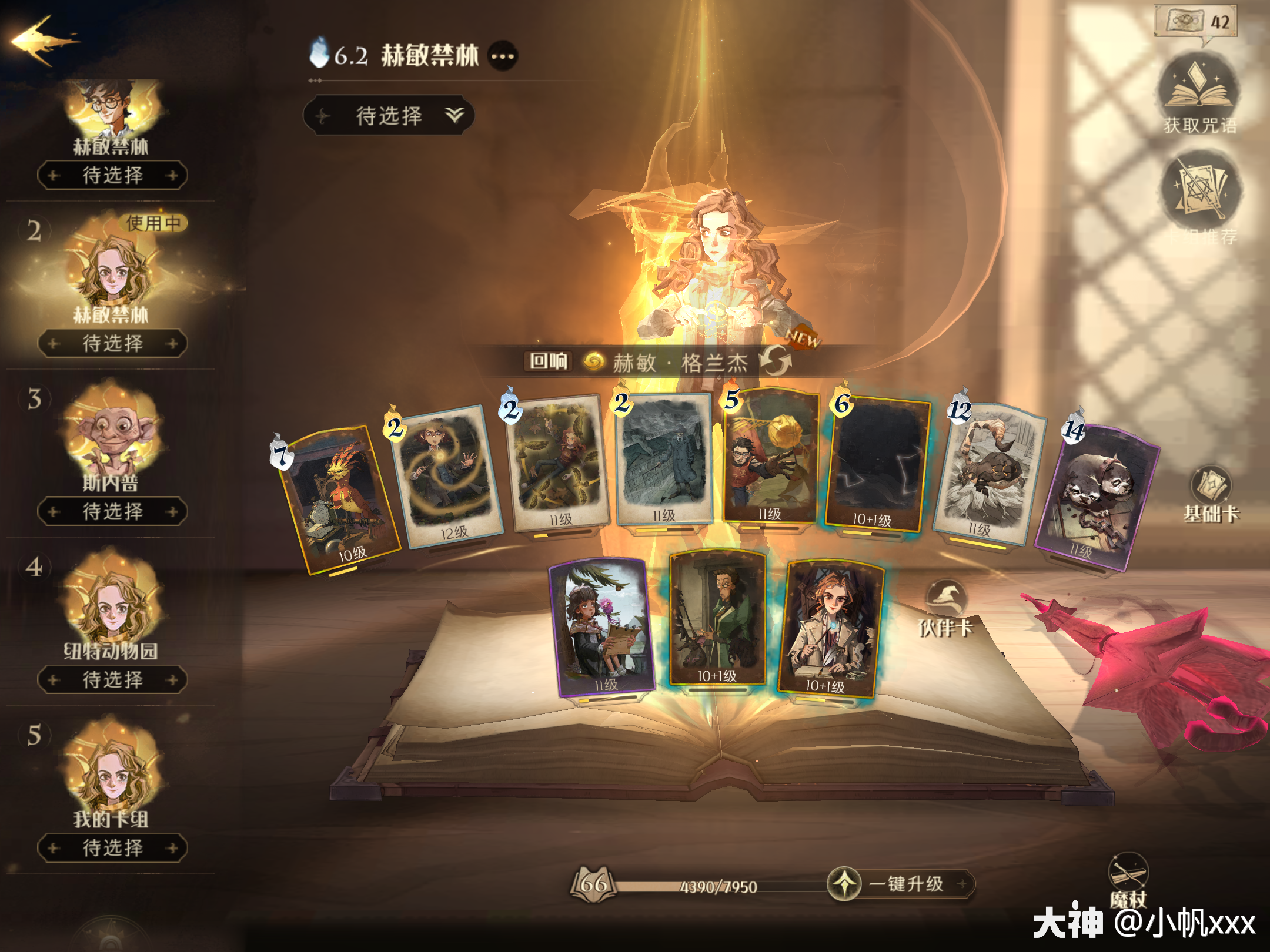Switch to 伙伴卡 companion cards
The width and height of the screenshot is (1270, 952).
click(945, 608)
